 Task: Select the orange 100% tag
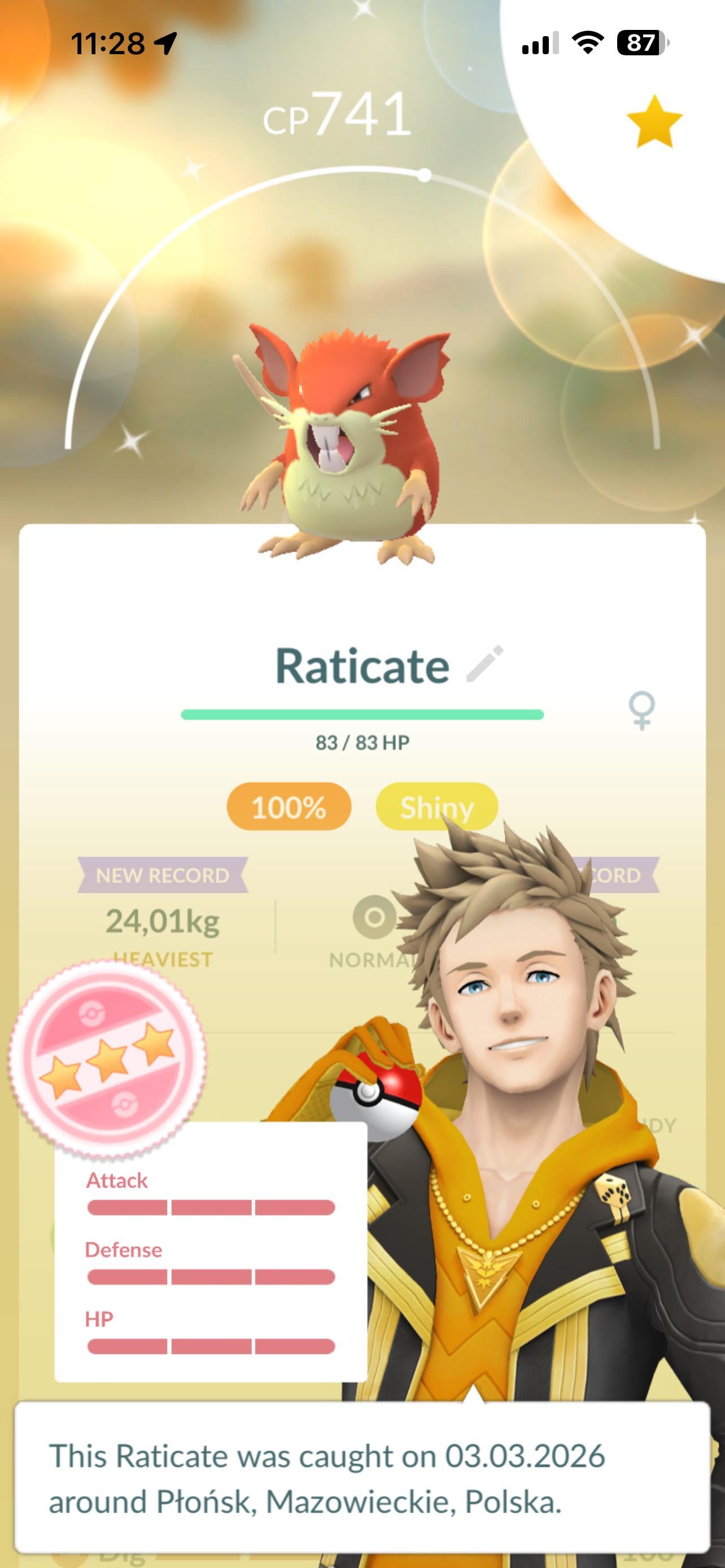point(289,807)
